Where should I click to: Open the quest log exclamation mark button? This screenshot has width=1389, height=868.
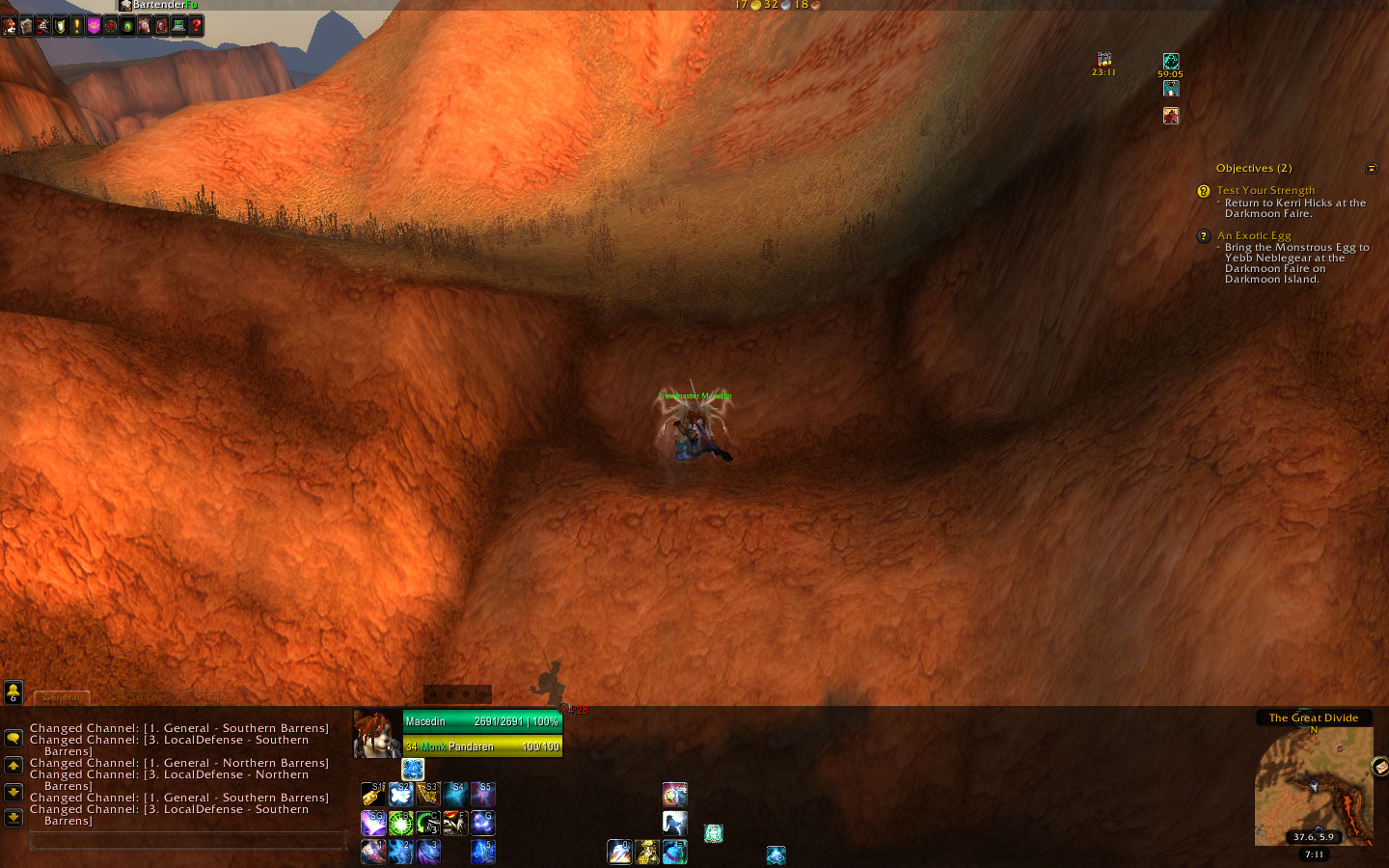[77, 26]
